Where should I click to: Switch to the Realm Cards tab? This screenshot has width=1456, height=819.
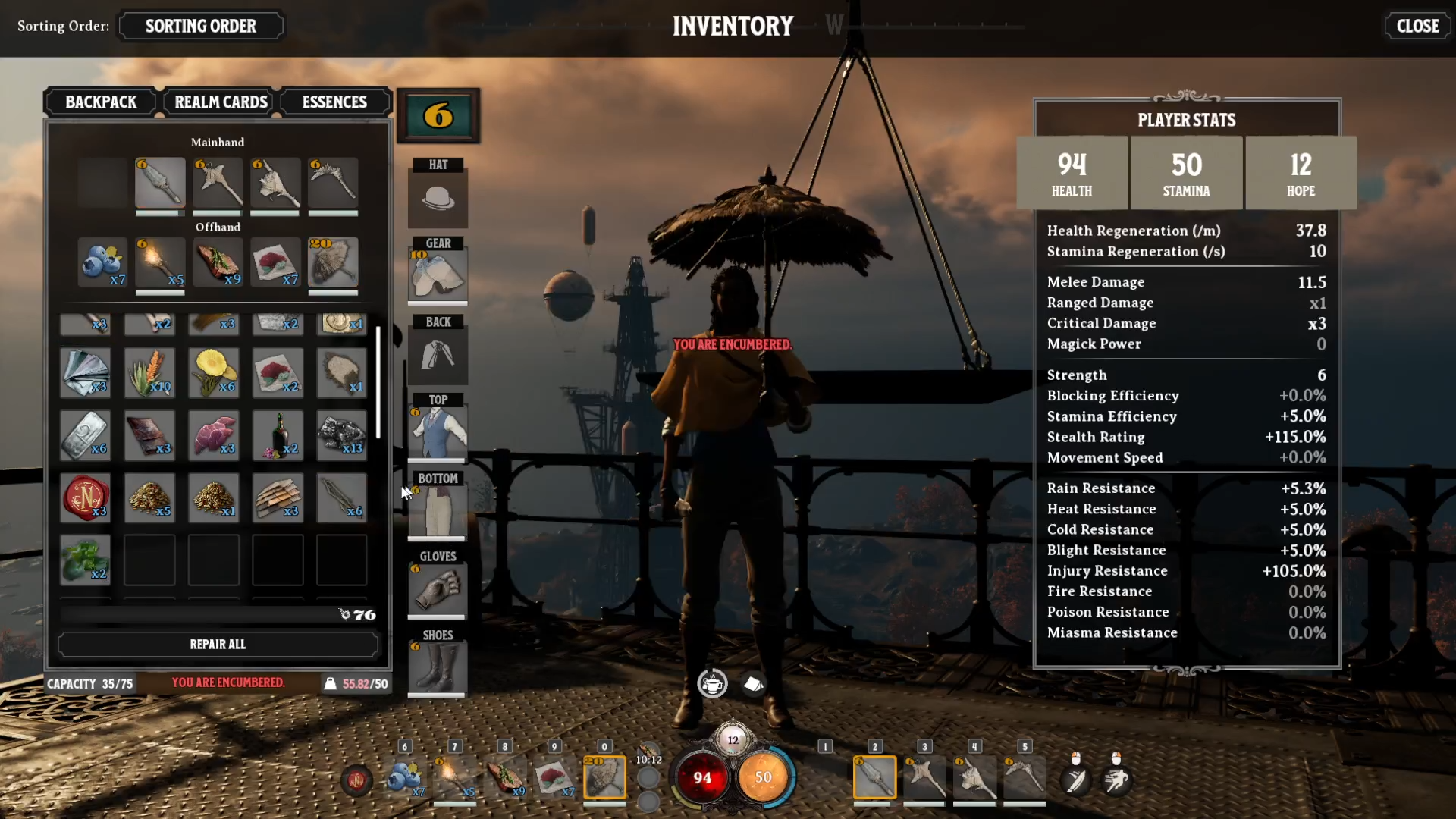[x=221, y=102]
